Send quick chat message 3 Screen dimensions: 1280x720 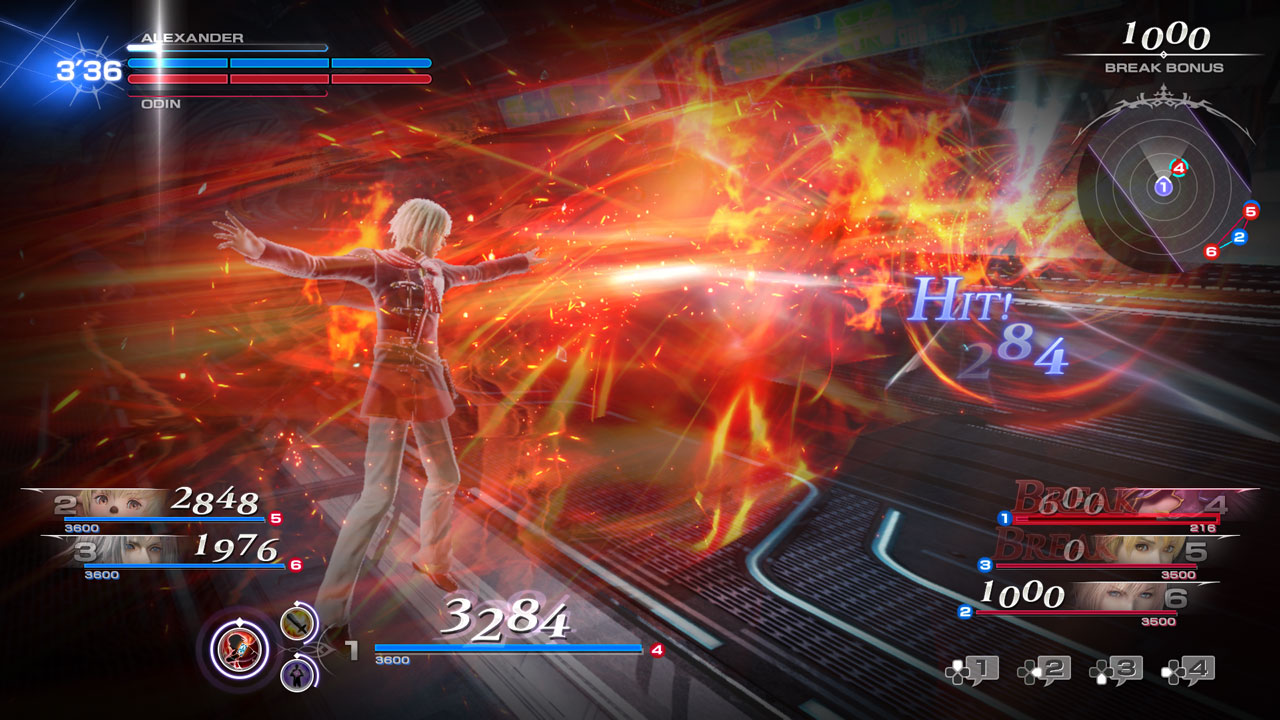[1116, 670]
